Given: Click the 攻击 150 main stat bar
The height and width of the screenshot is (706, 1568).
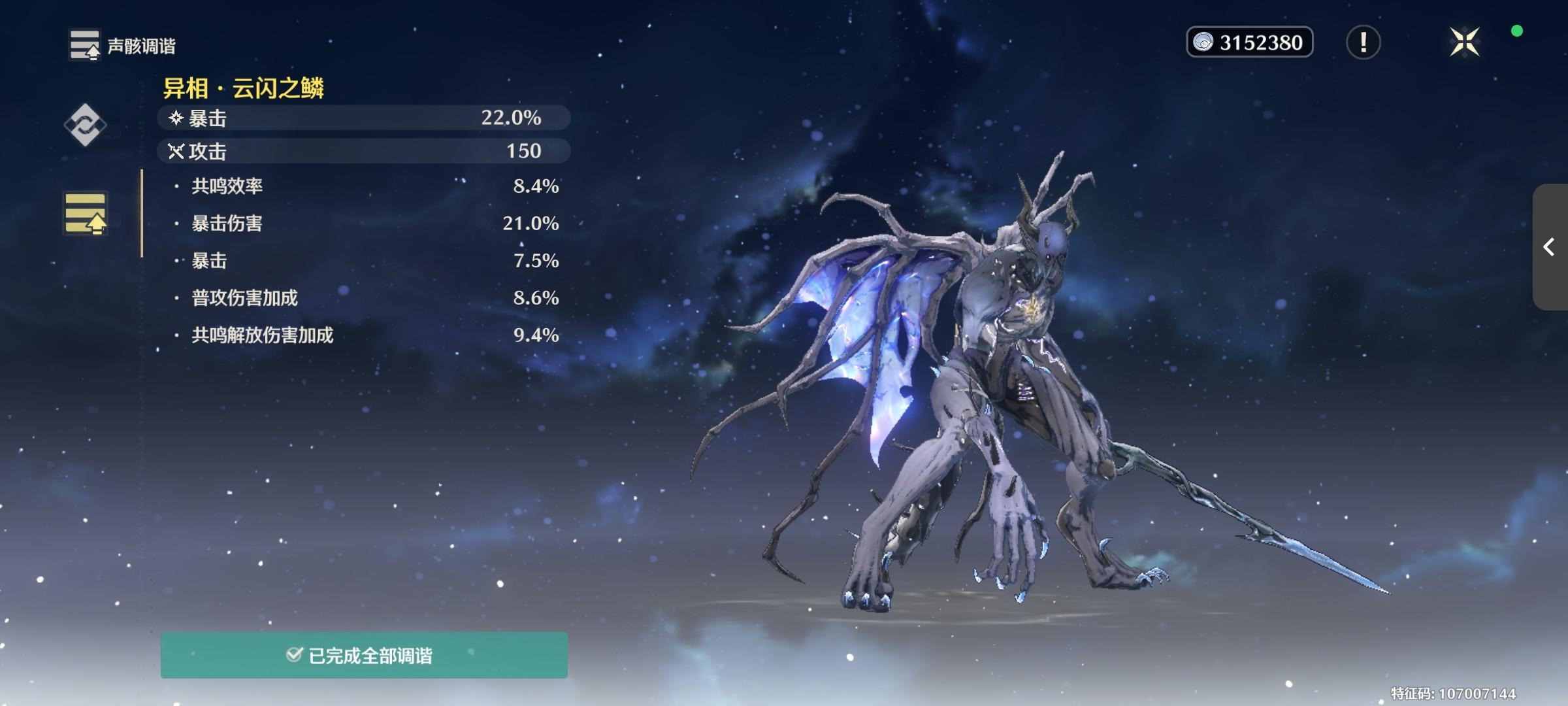Looking at the screenshot, I should tap(363, 151).
